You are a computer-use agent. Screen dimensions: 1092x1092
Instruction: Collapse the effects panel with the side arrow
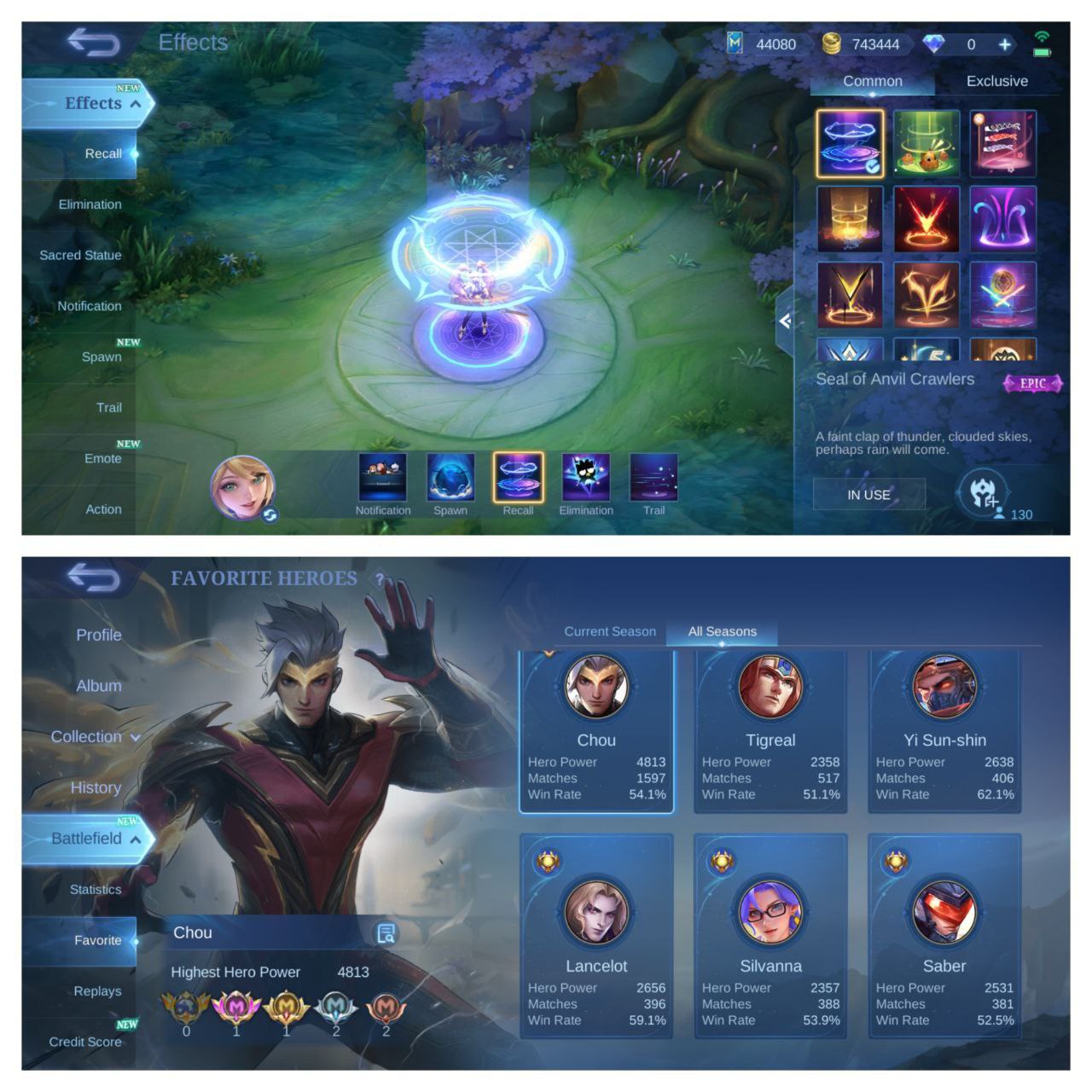click(785, 321)
